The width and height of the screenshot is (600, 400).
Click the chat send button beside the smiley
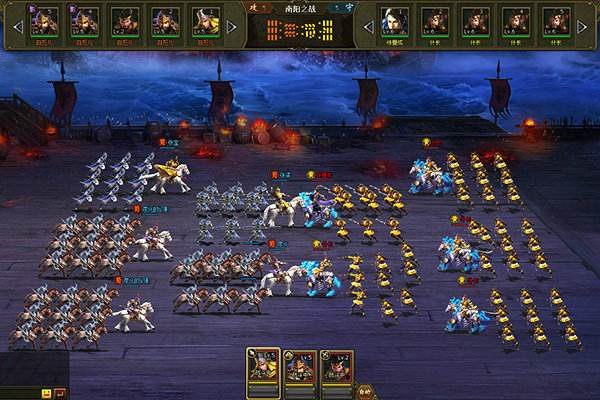[x=60, y=393]
